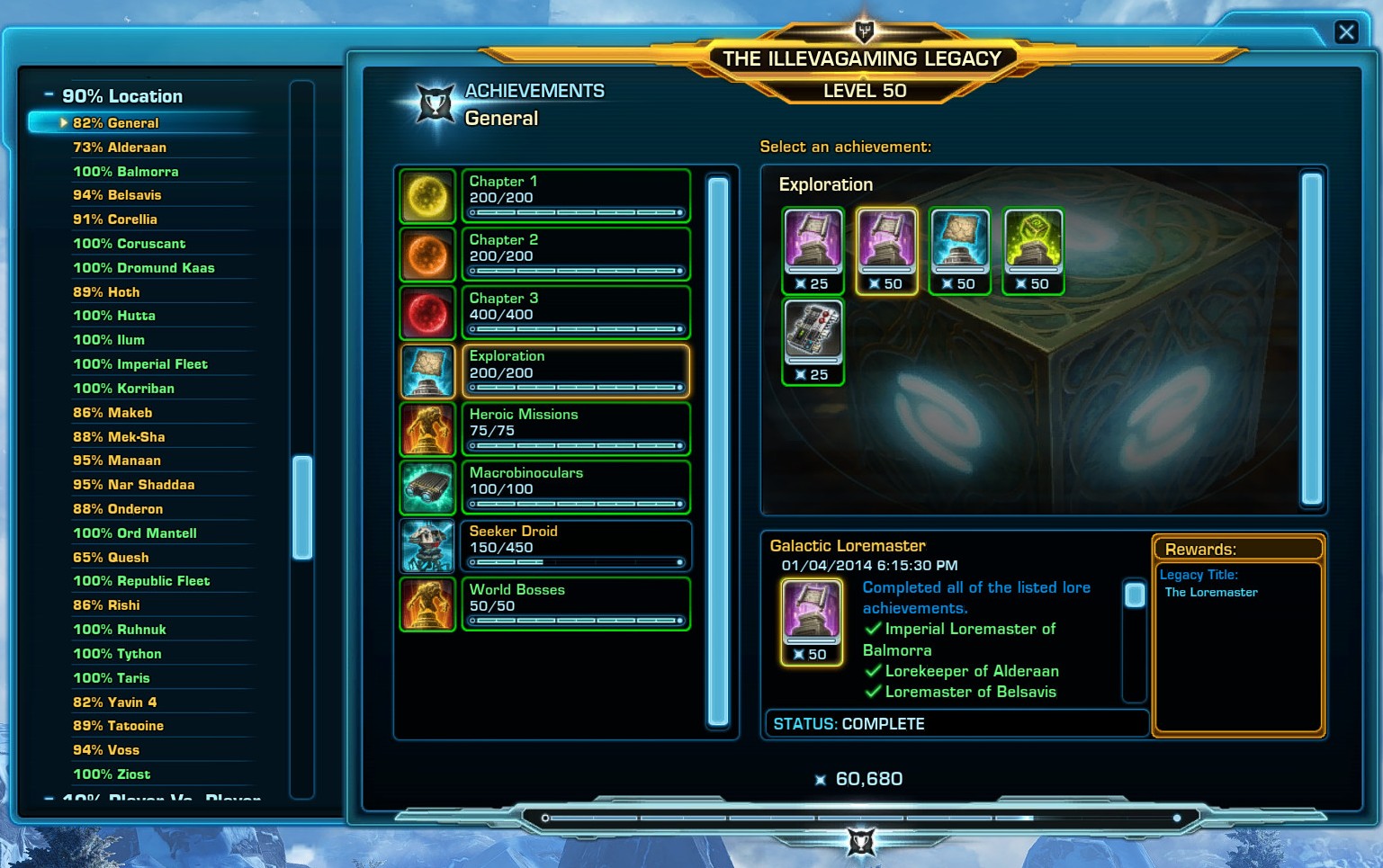
Task: Select the Alderaan location entry
Action: pos(120,148)
